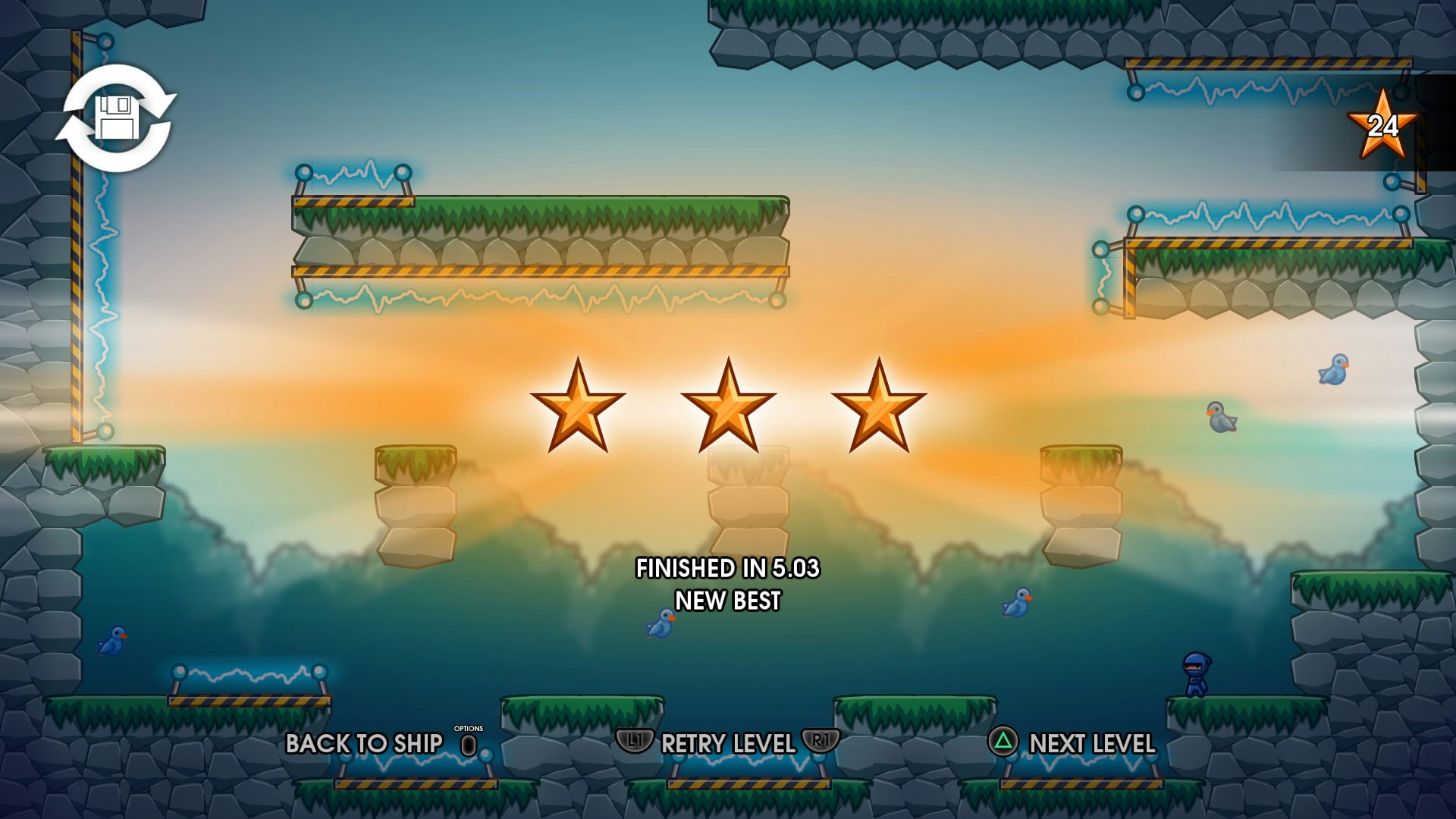Screen dimensions: 1456x819
Task: Click the Options controller button icon
Action: 468,747
